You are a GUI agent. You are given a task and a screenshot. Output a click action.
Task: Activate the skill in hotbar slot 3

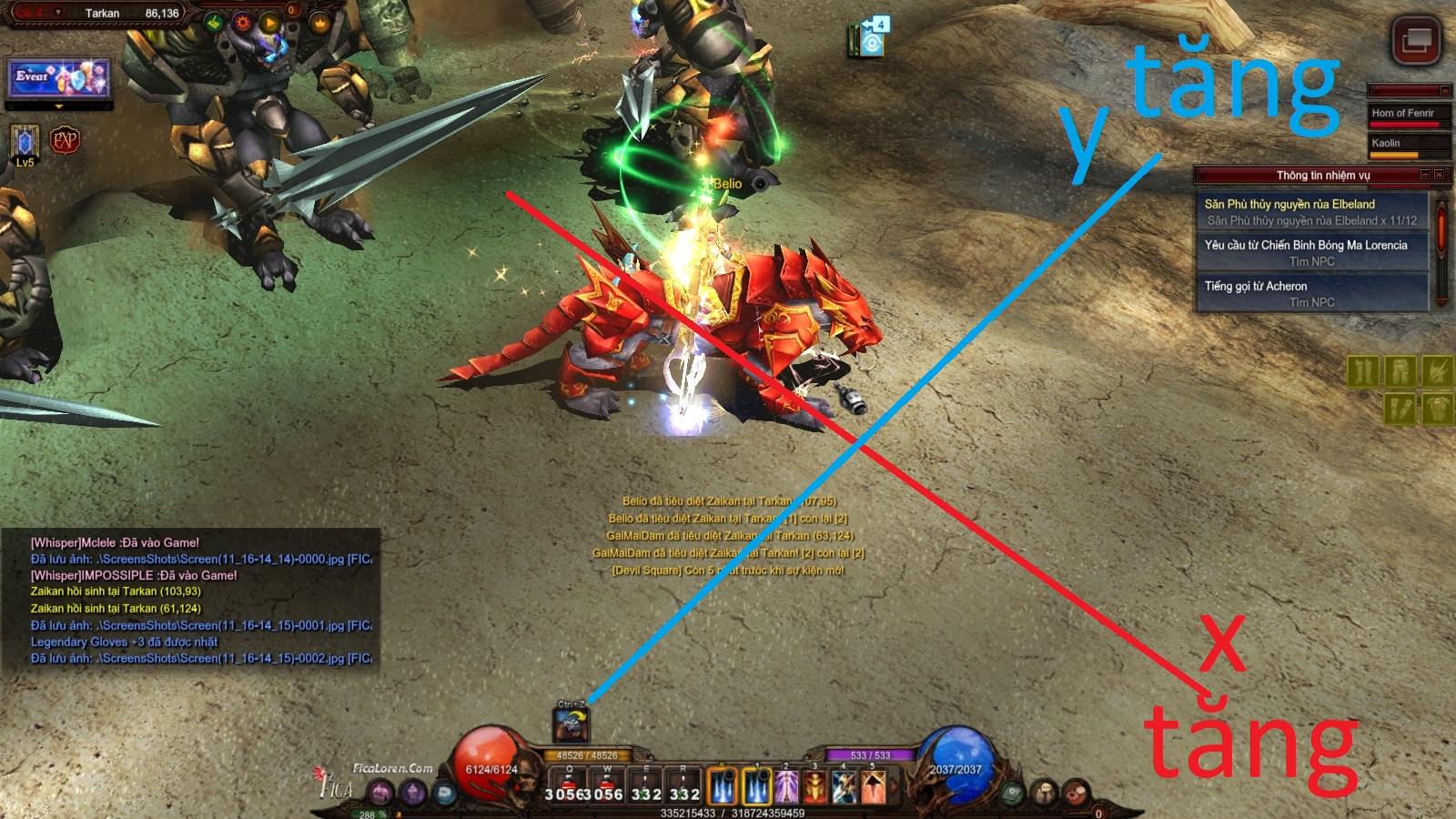tap(815, 786)
